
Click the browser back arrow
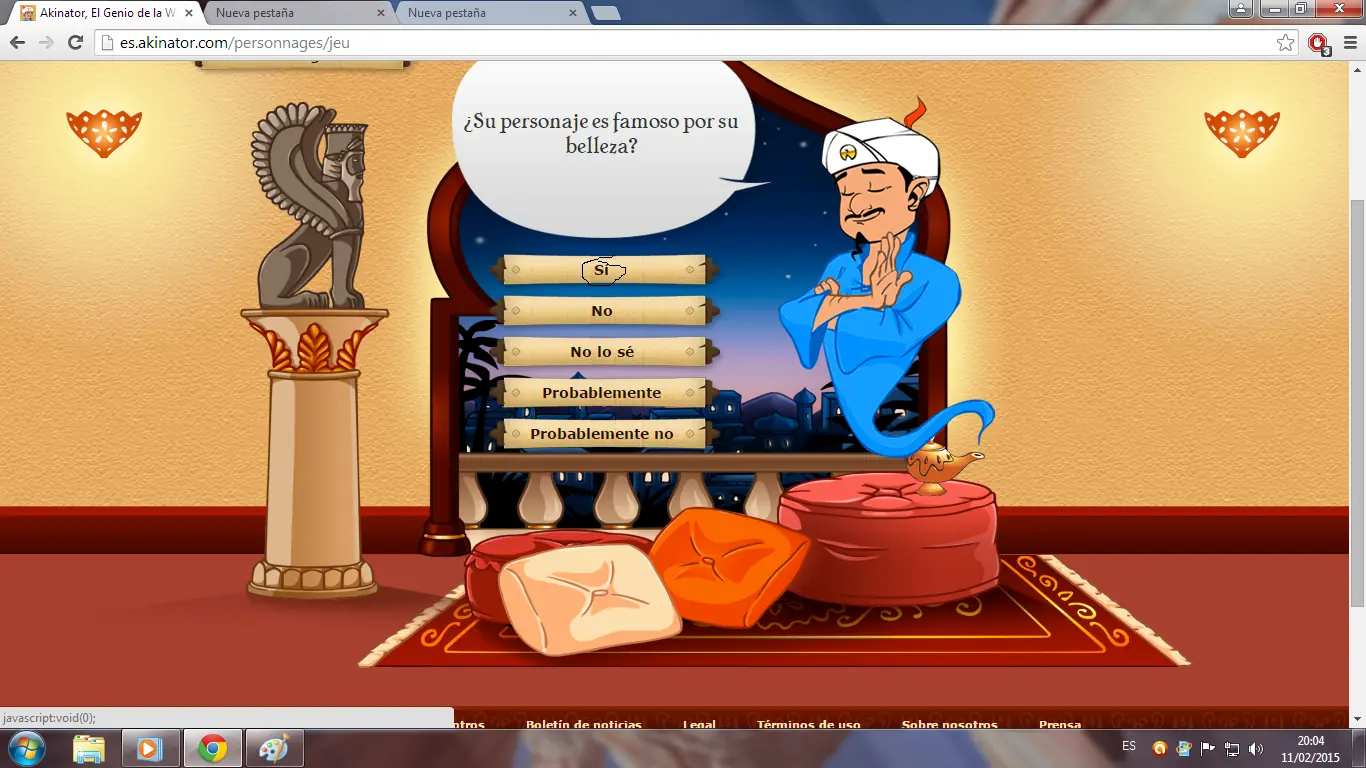coord(16,42)
